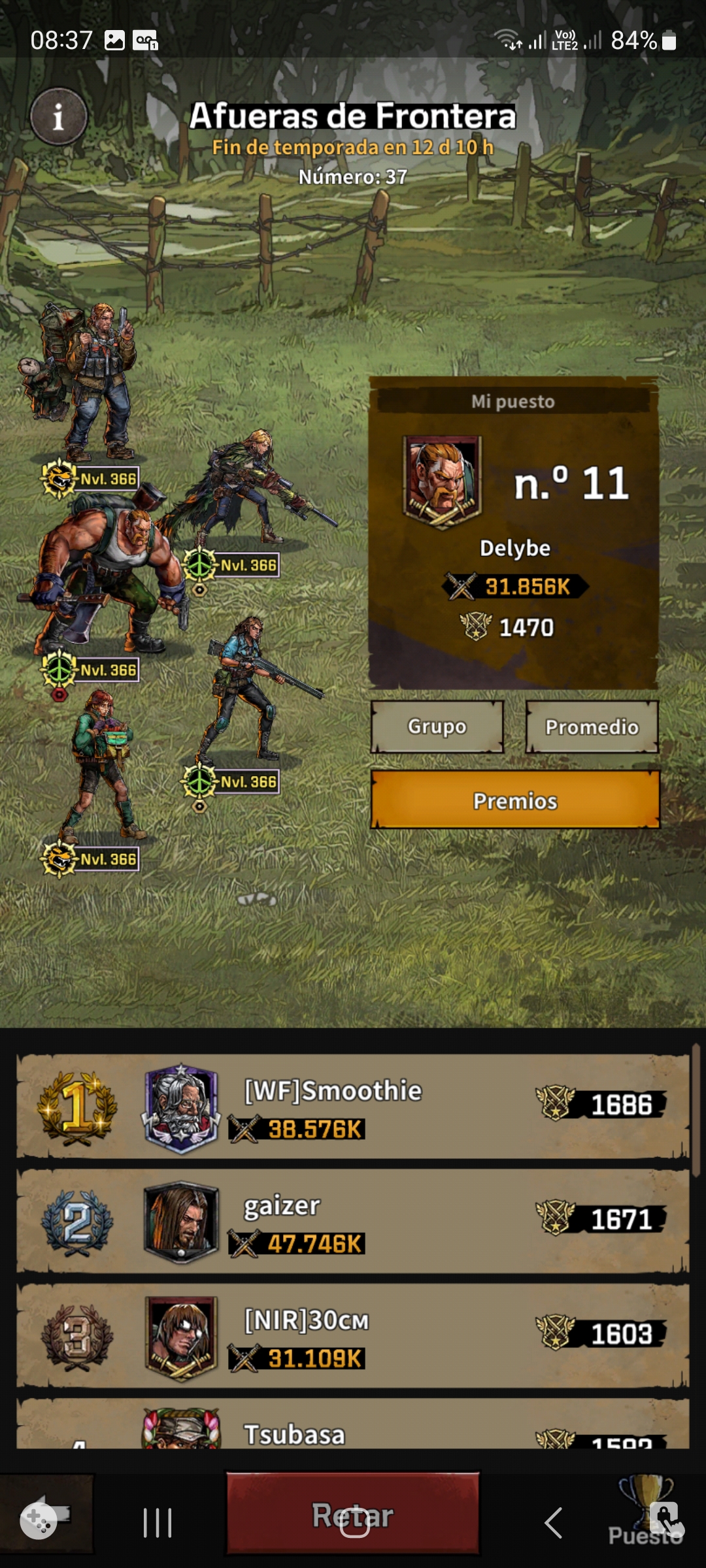
Task: Click Delybe's avatar in Mi puesto
Action: tap(443, 482)
